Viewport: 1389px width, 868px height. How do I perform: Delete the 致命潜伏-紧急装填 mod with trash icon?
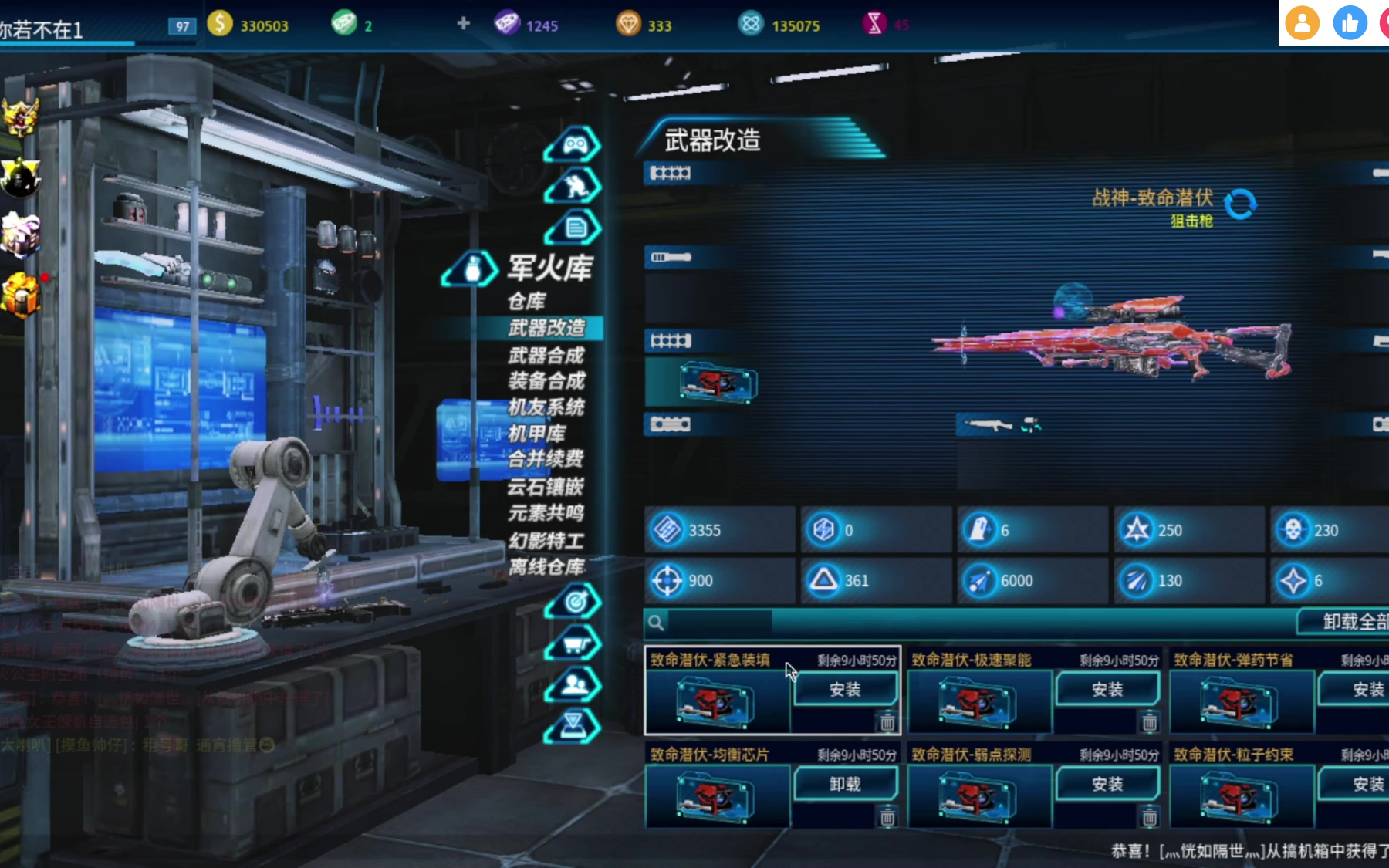tap(887, 723)
